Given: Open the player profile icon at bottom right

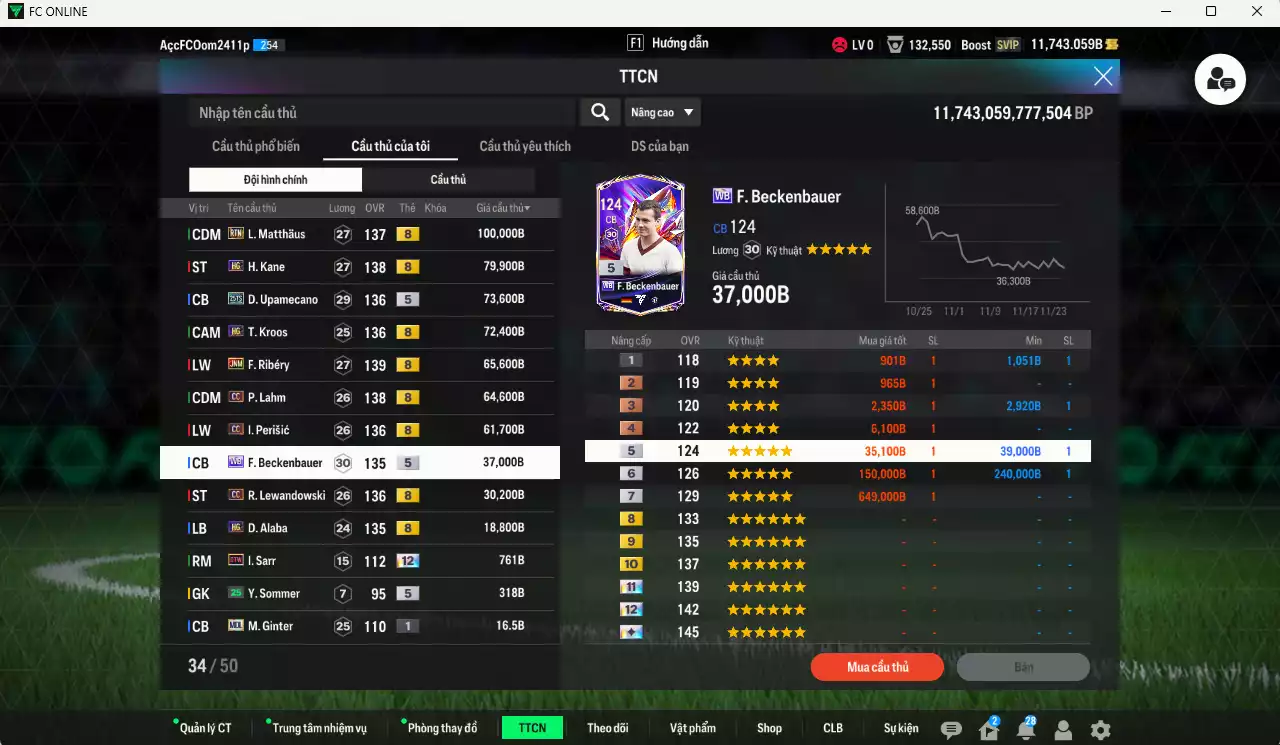Looking at the screenshot, I should tap(1063, 728).
